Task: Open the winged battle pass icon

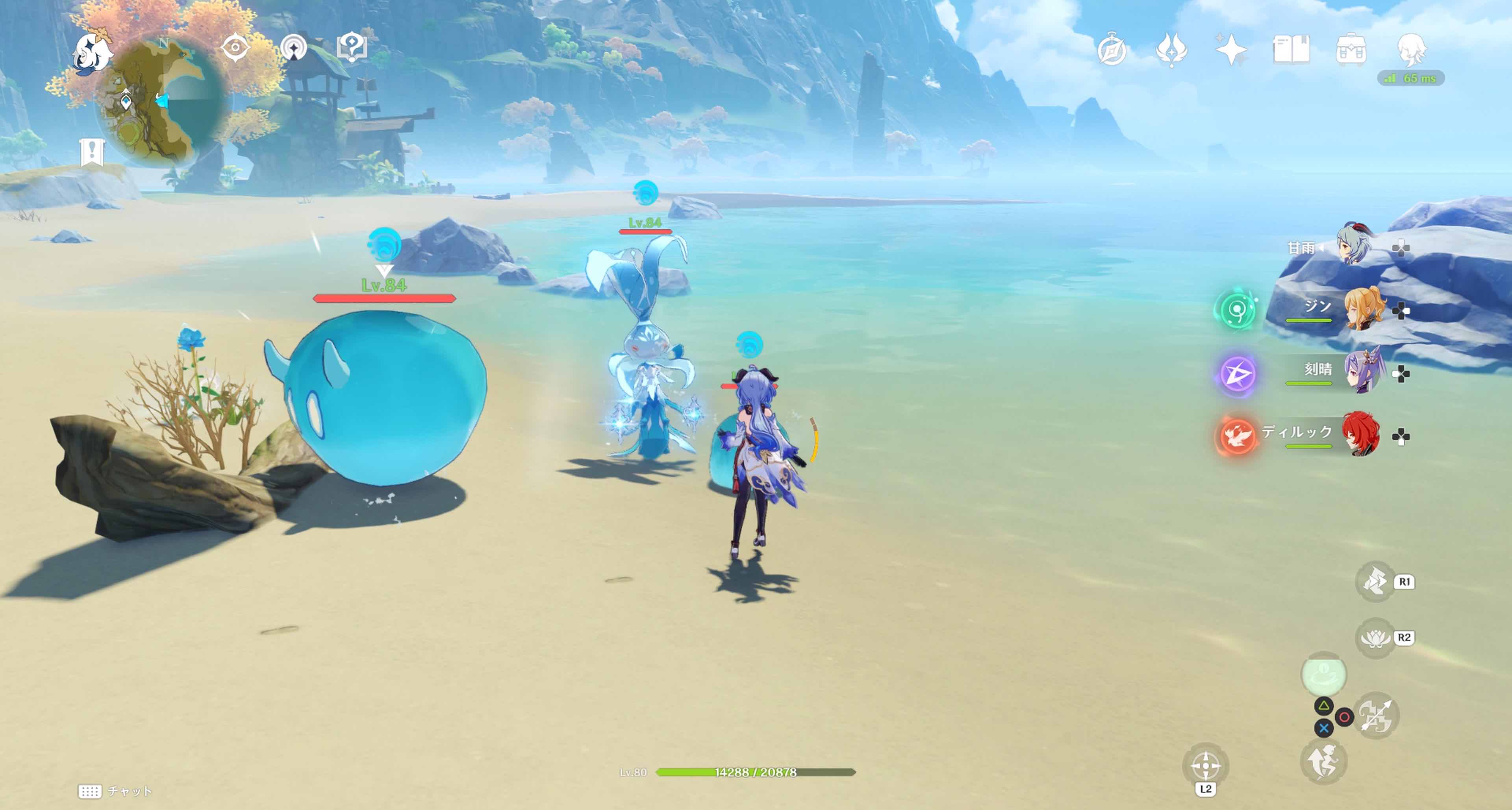Action: point(1171,50)
